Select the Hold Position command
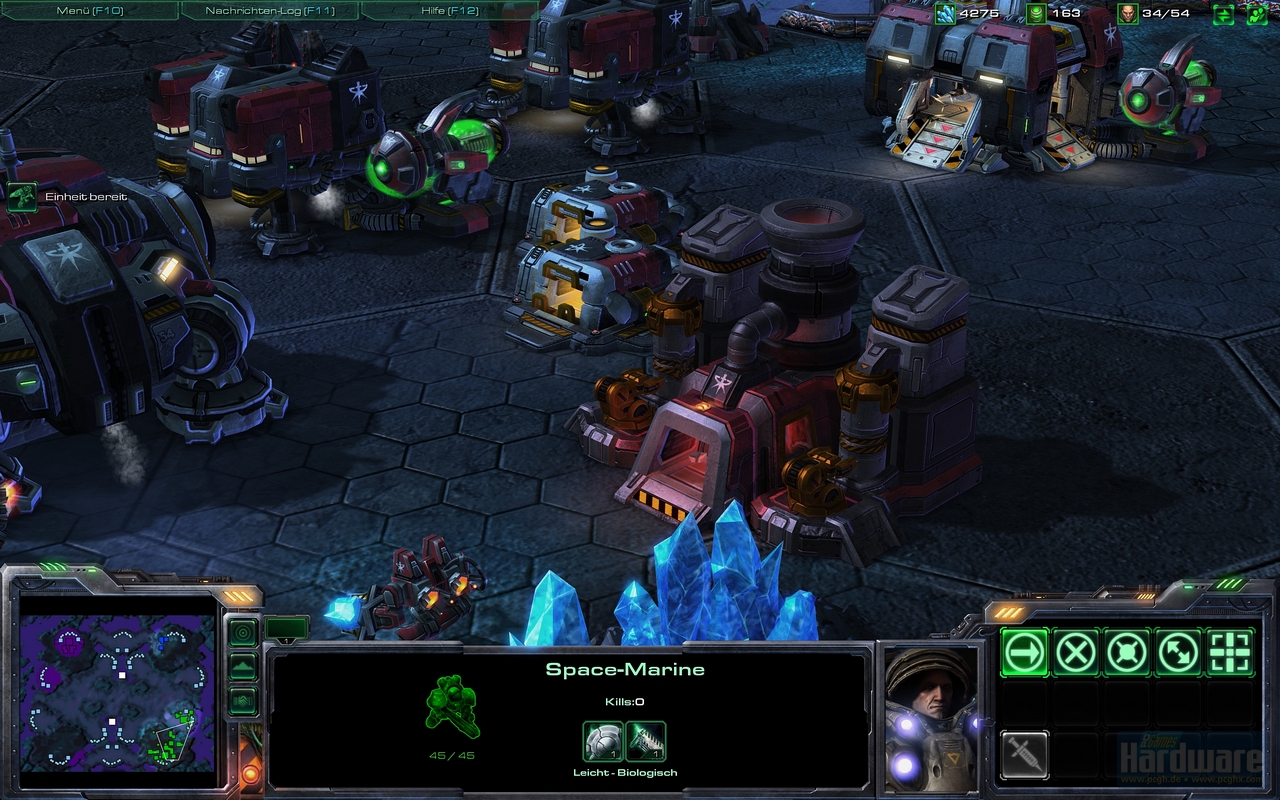Screen dimensions: 1280x800 1127,653
